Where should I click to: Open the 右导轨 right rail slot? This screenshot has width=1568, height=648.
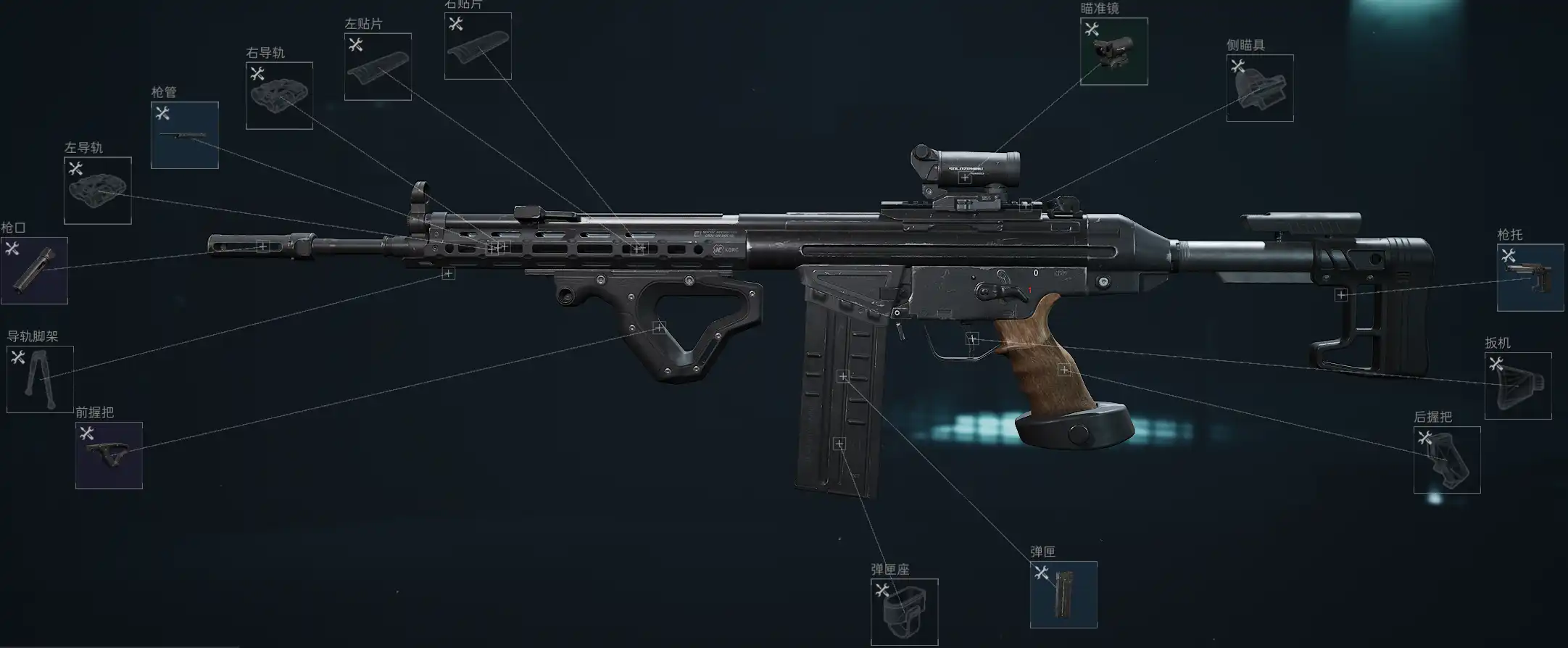point(279,96)
